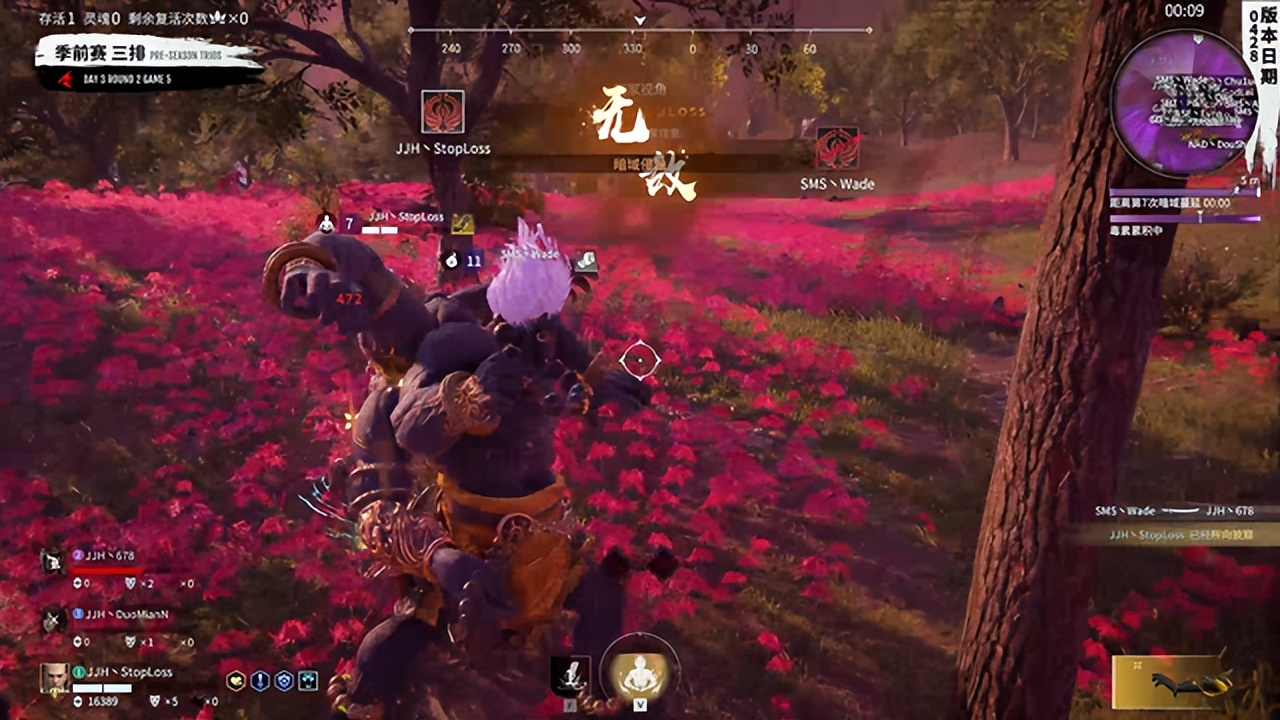Click the yellow heart hexagon buff icon

236,681
